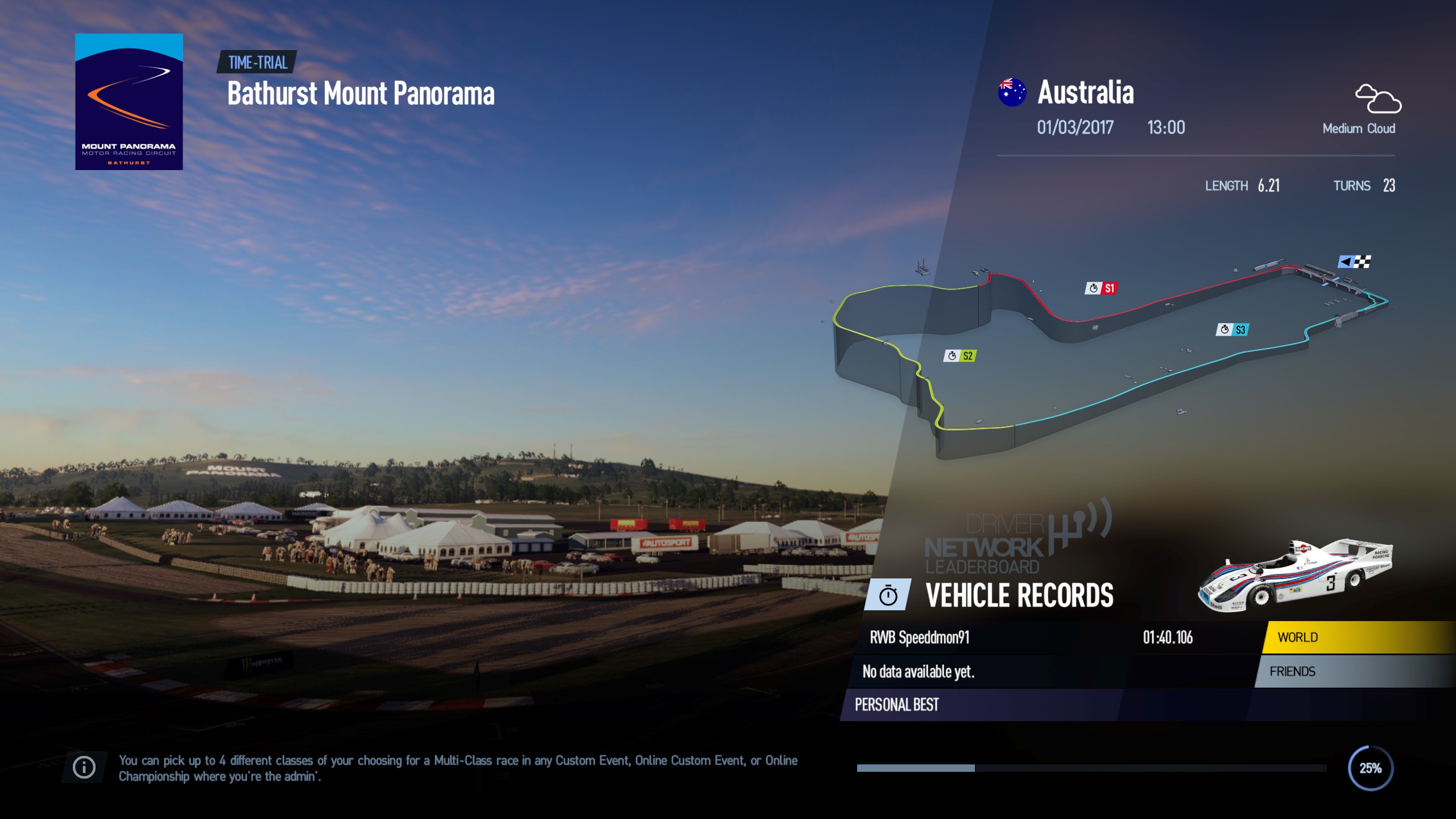Click RWB Speeddmon91 leaderboard entry
Screen dimensions: 1456x819
click(x=920, y=638)
